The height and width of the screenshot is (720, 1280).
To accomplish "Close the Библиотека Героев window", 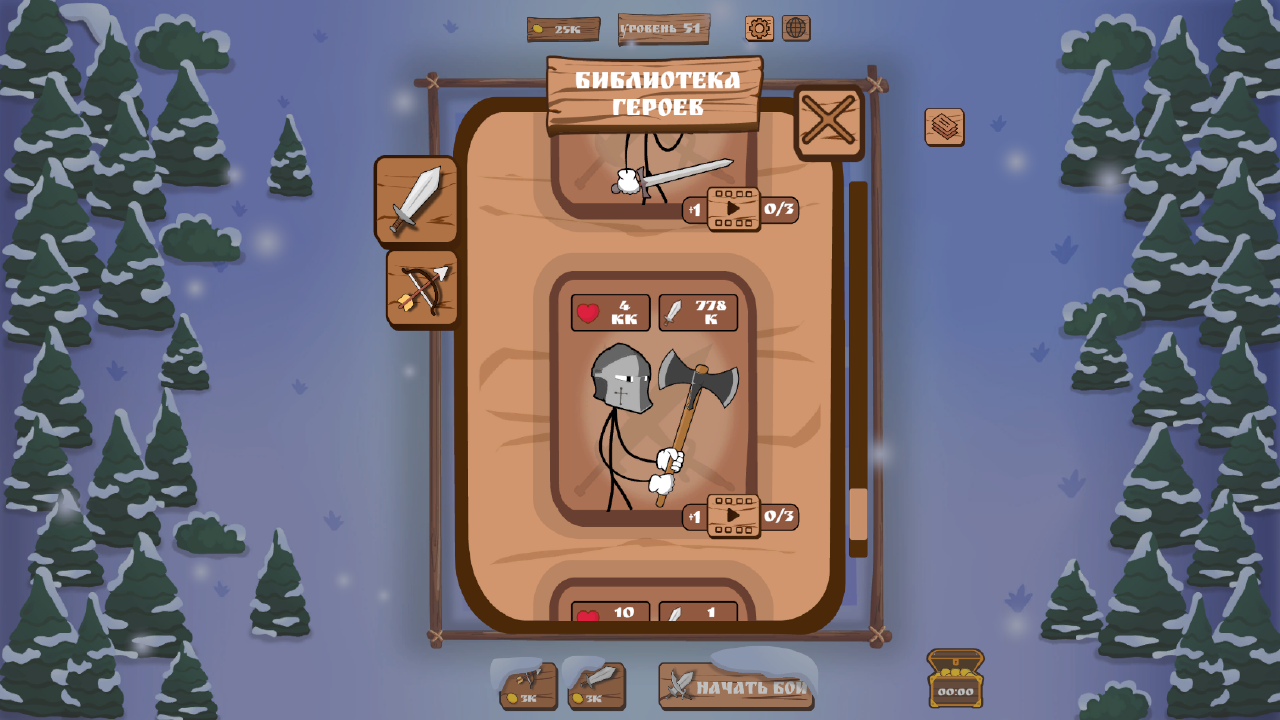I will [828, 124].
